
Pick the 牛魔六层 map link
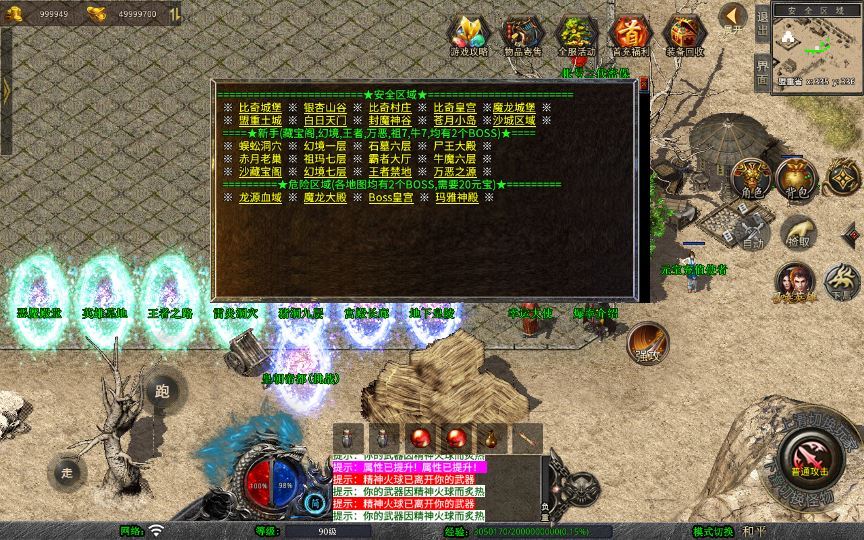click(x=455, y=159)
